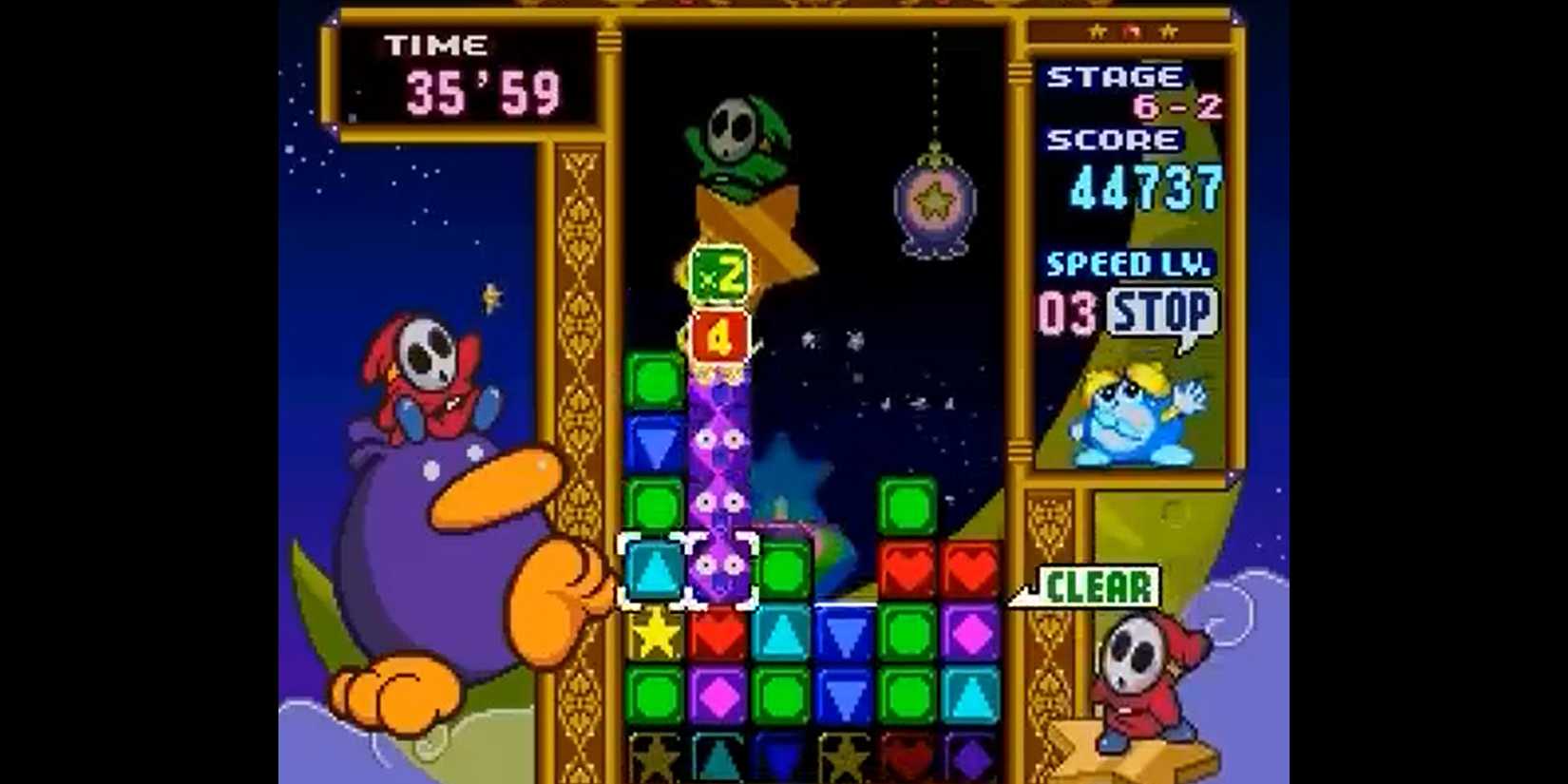1568x784 pixels.
Task: Select the x2 combo multiplier icon
Action: [720, 276]
